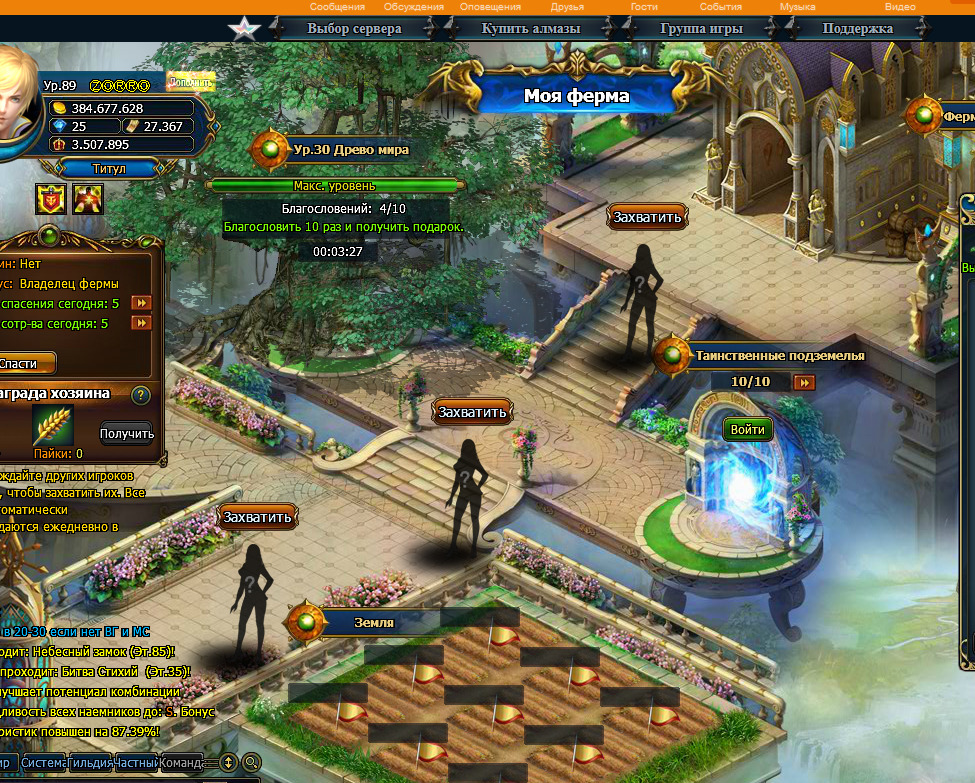Switch to the Гильдия chat tab
The image size is (975, 783).
(91, 762)
